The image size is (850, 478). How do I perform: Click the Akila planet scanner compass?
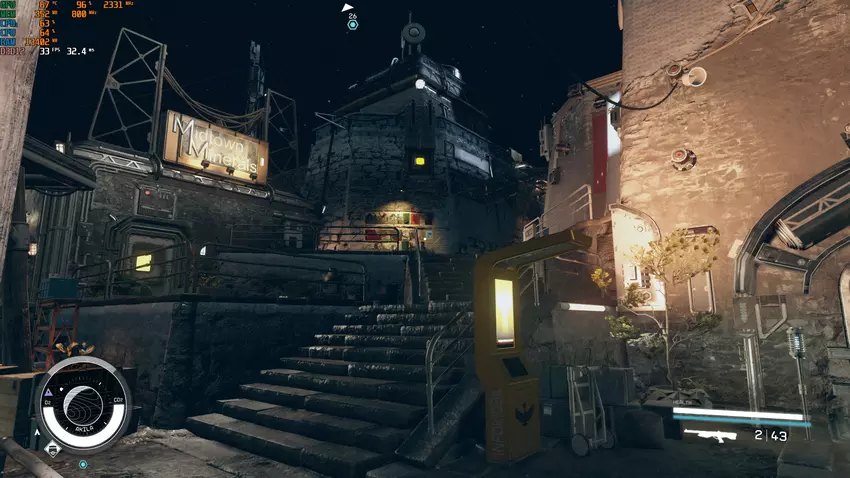point(82,405)
